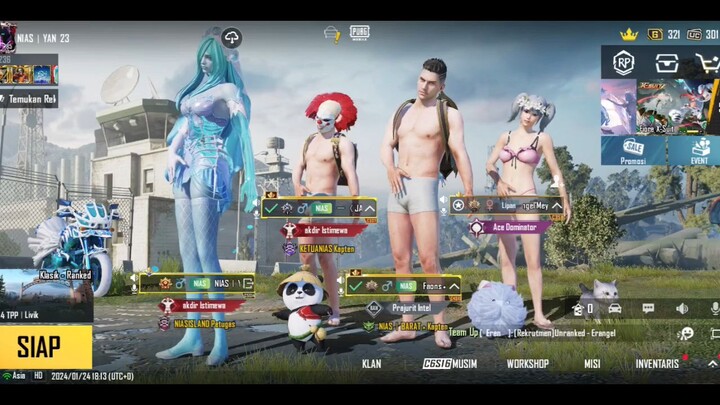The width and height of the screenshot is (720, 405).
Task: Open the C6S16 MUSIM season page
Action: [449, 364]
